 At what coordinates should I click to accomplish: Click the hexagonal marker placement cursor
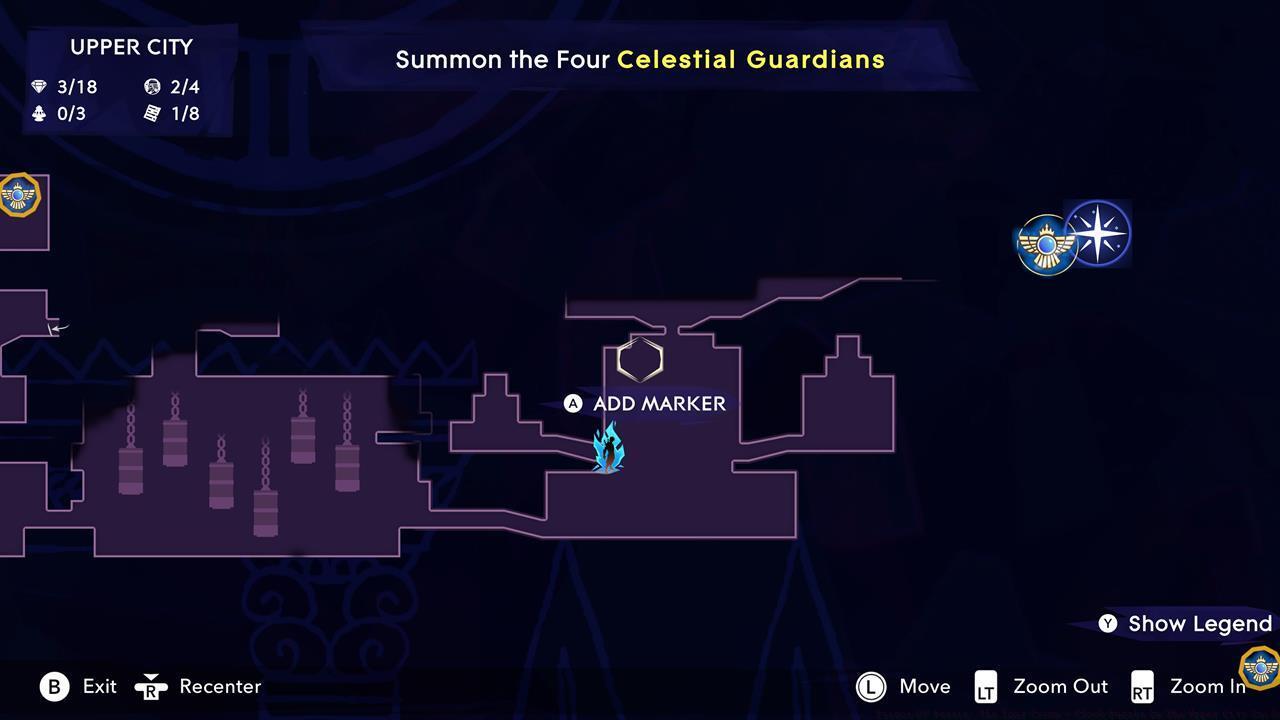click(x=640, y=360)
